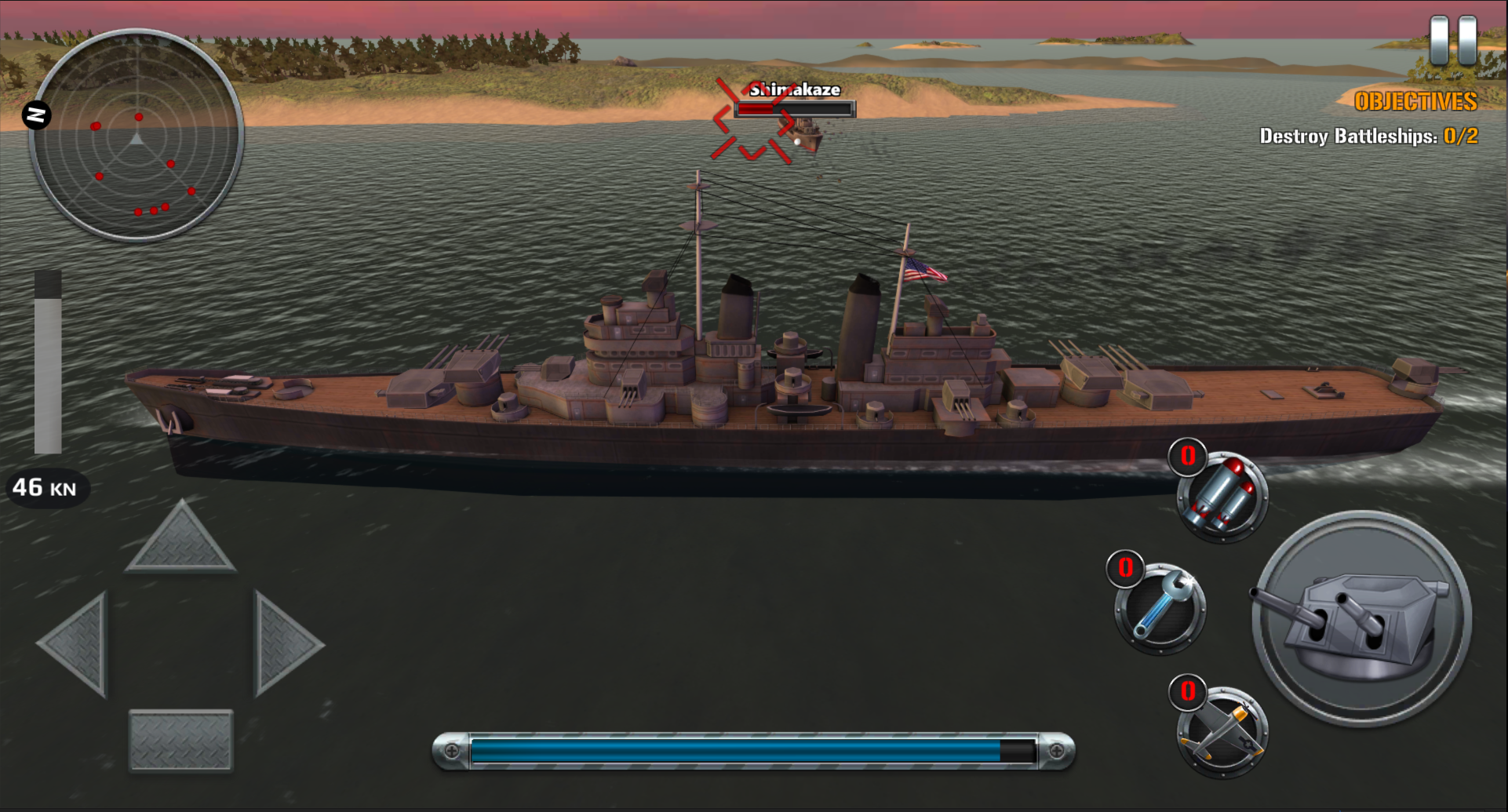This screenshot has width=1508, height=812.
Task: Use the wrench repair ability
Action: [1160, 609]
